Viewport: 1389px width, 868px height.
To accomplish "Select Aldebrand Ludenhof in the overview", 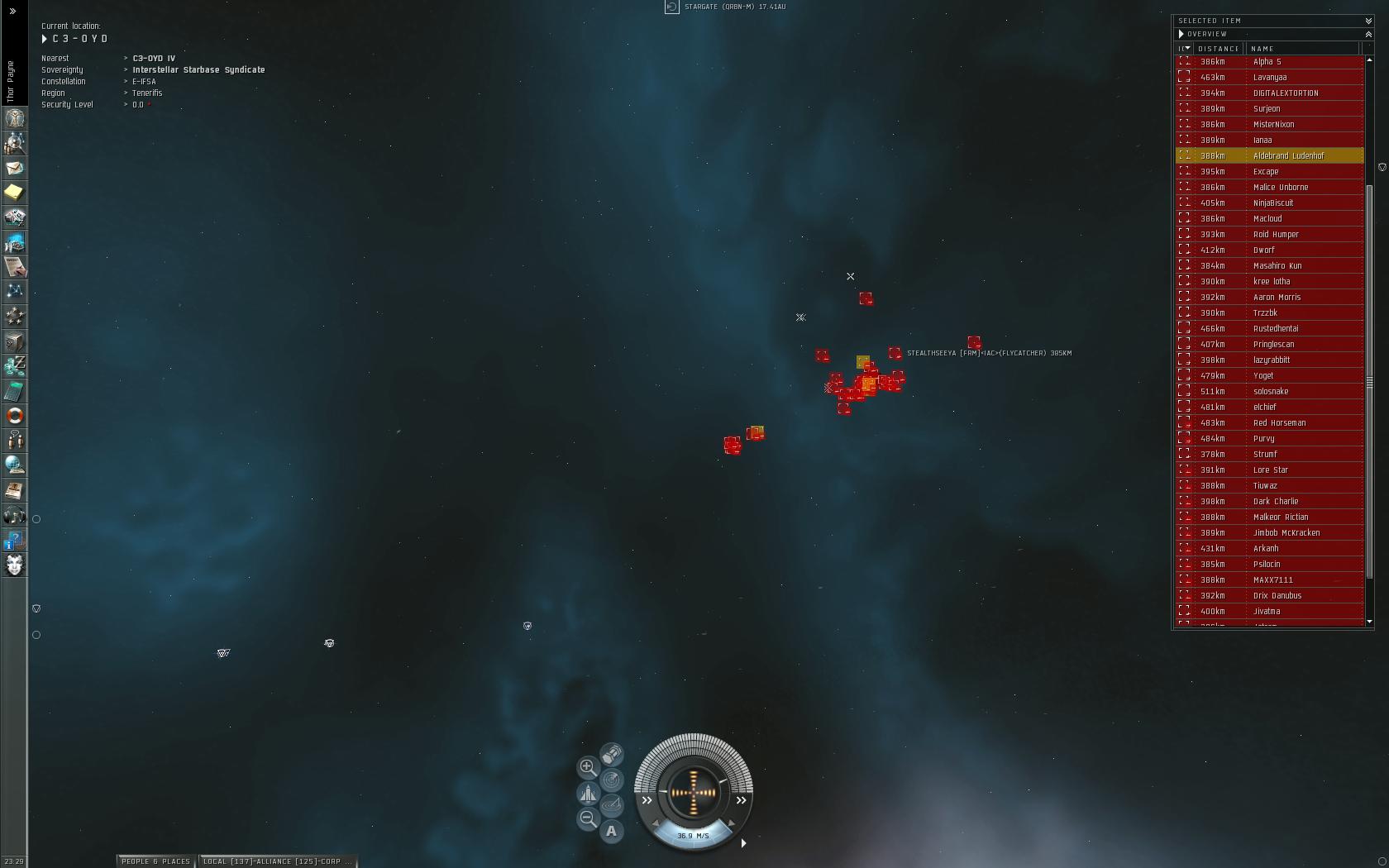I will pos(1288,155).
